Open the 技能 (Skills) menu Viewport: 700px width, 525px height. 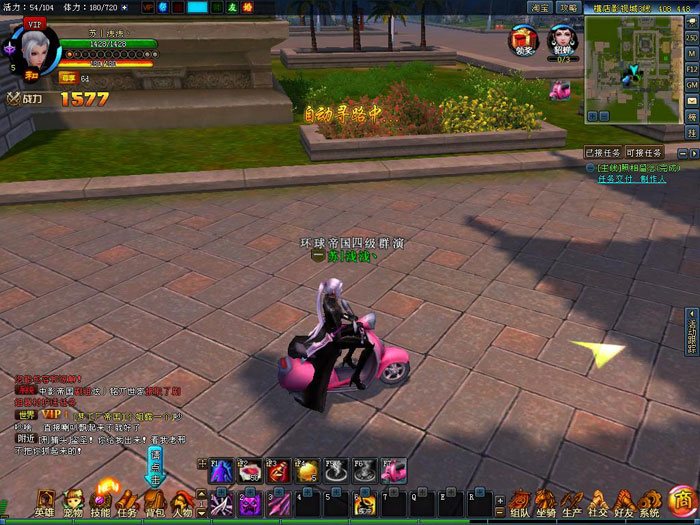click(x=100, y=502)
